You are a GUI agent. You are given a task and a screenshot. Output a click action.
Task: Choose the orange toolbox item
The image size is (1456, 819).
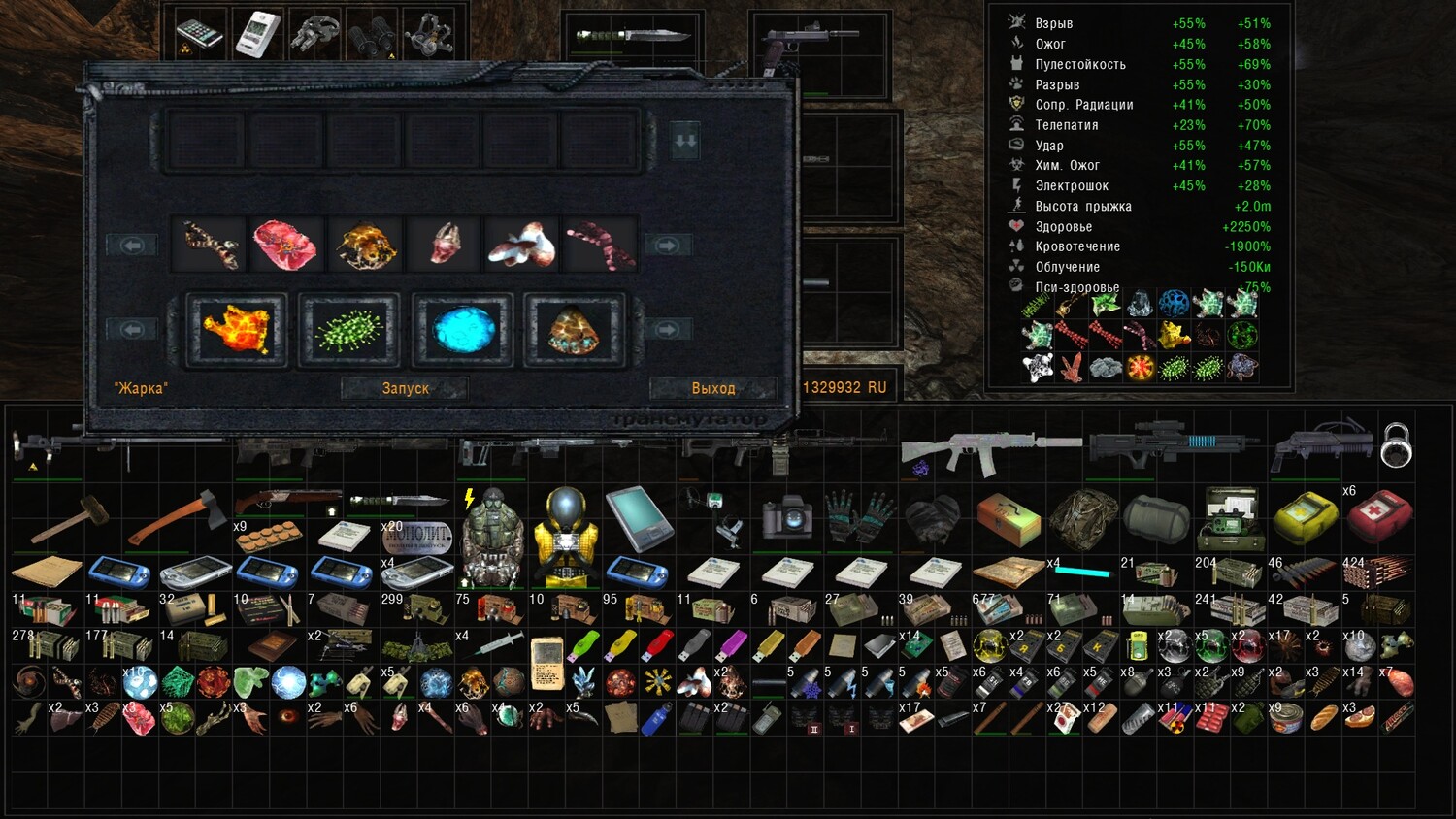(1008, 517)
